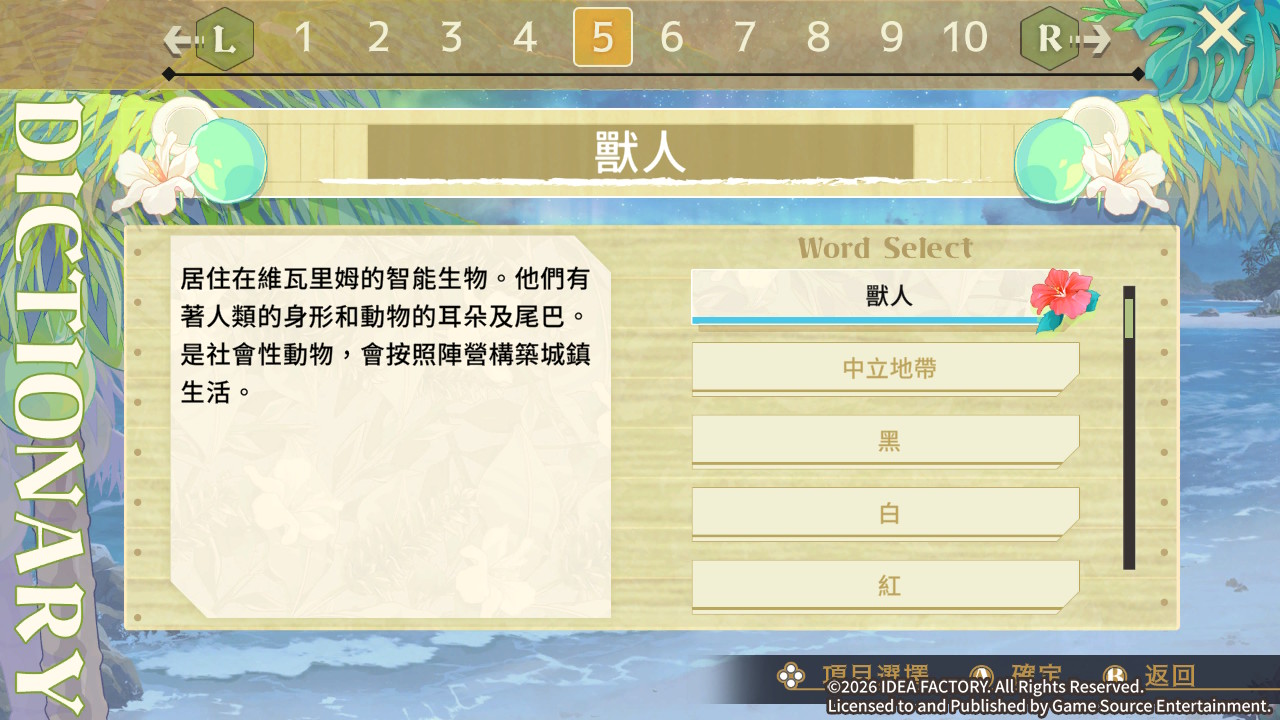
Task: Show dictionary page 7
Action: (745, 38)
